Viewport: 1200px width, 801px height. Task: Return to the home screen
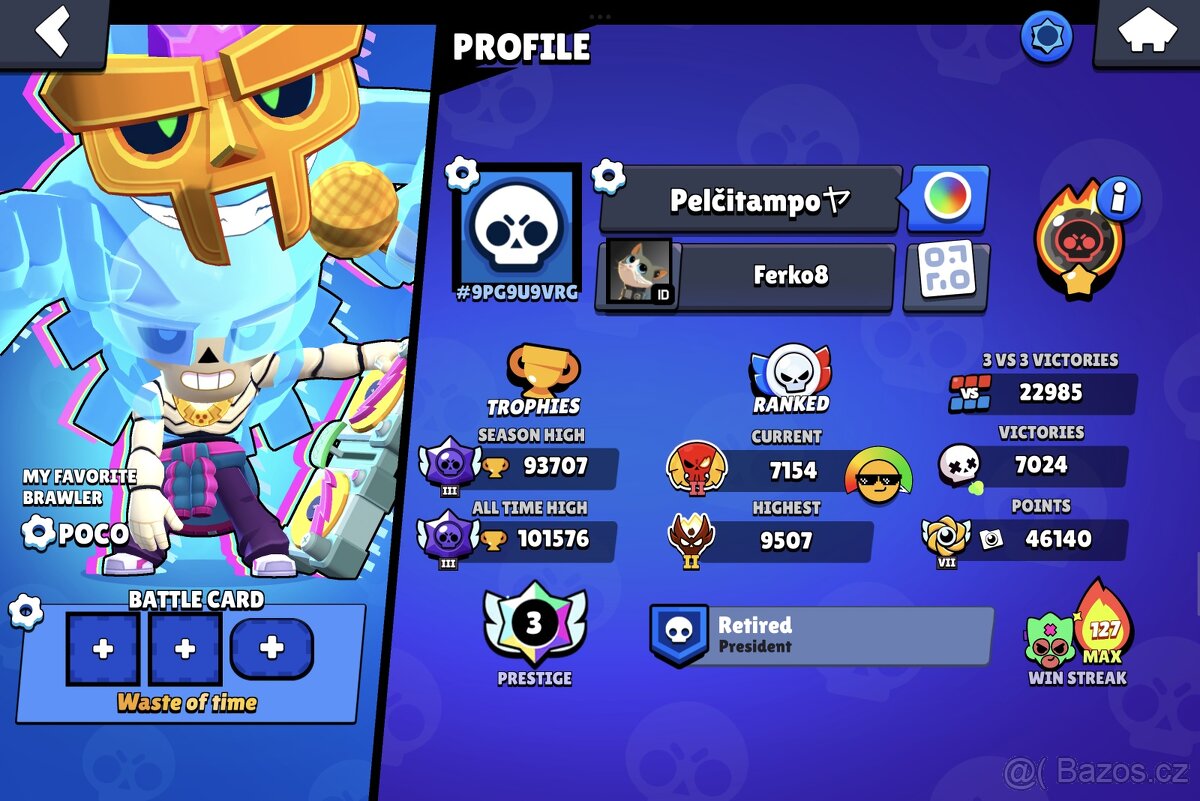coord(1146,31)
